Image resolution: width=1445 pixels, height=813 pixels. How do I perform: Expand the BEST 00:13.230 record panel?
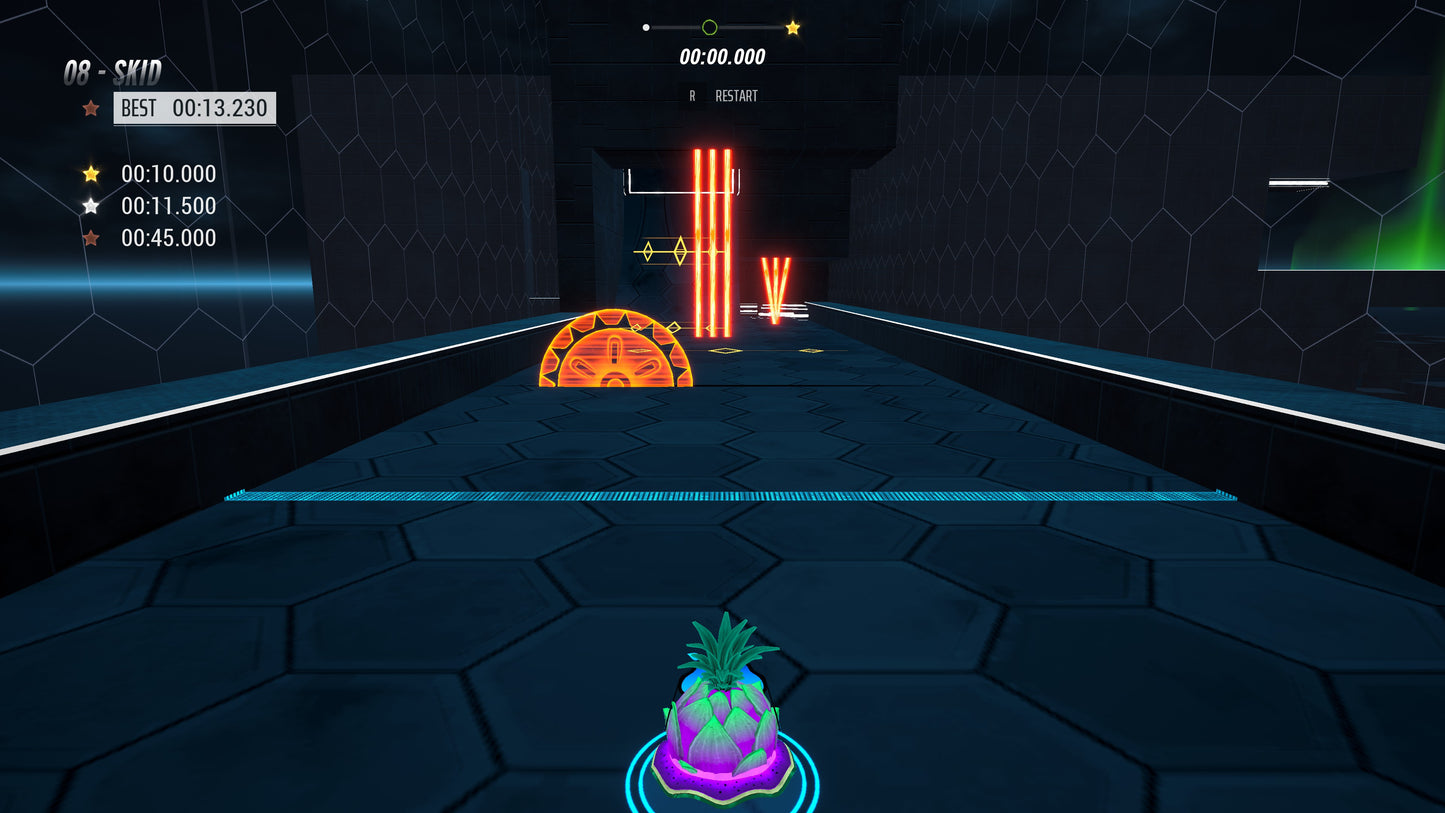click(194, 108)
